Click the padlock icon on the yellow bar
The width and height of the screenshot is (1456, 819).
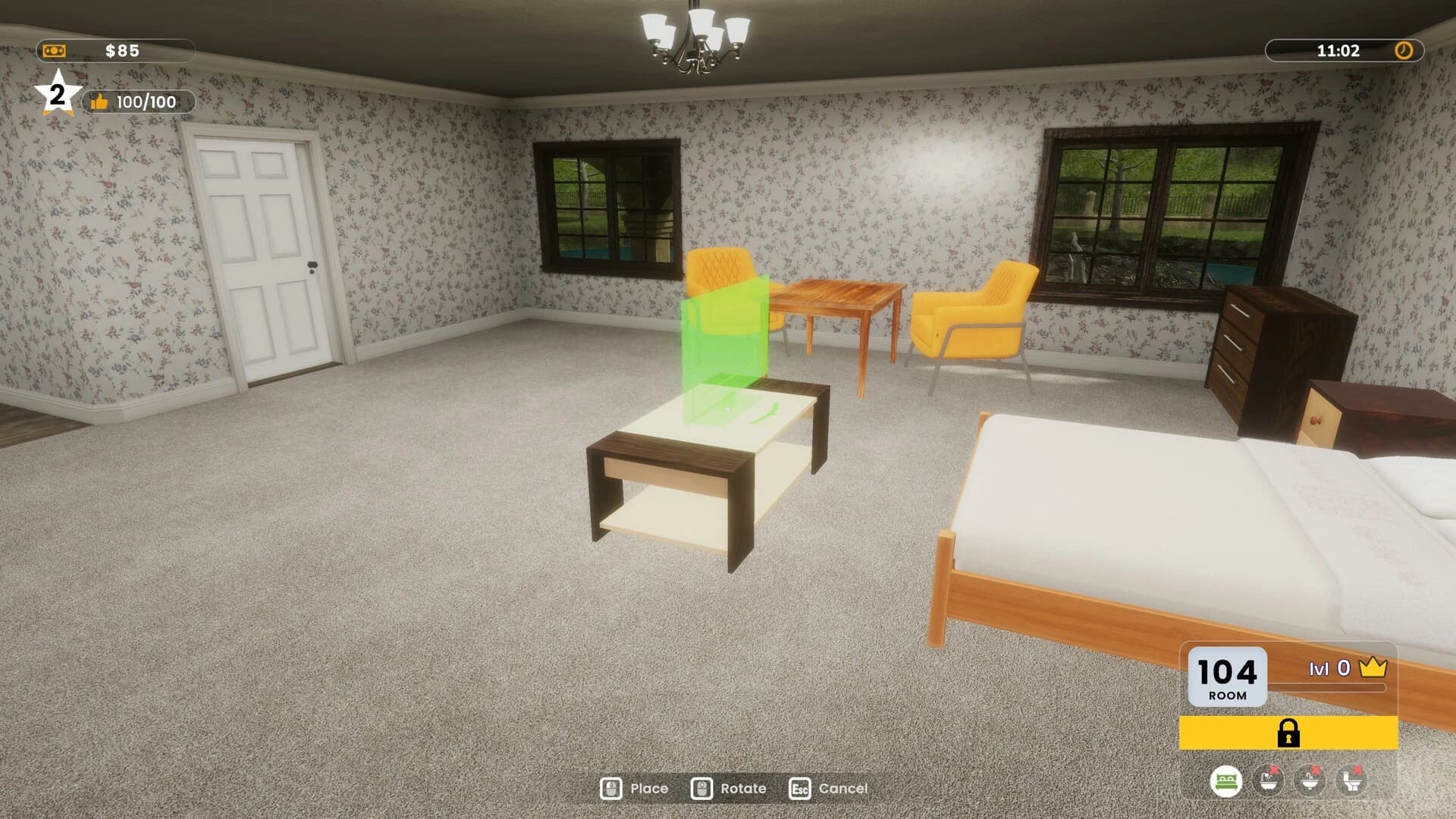(x=1289, y=734)
